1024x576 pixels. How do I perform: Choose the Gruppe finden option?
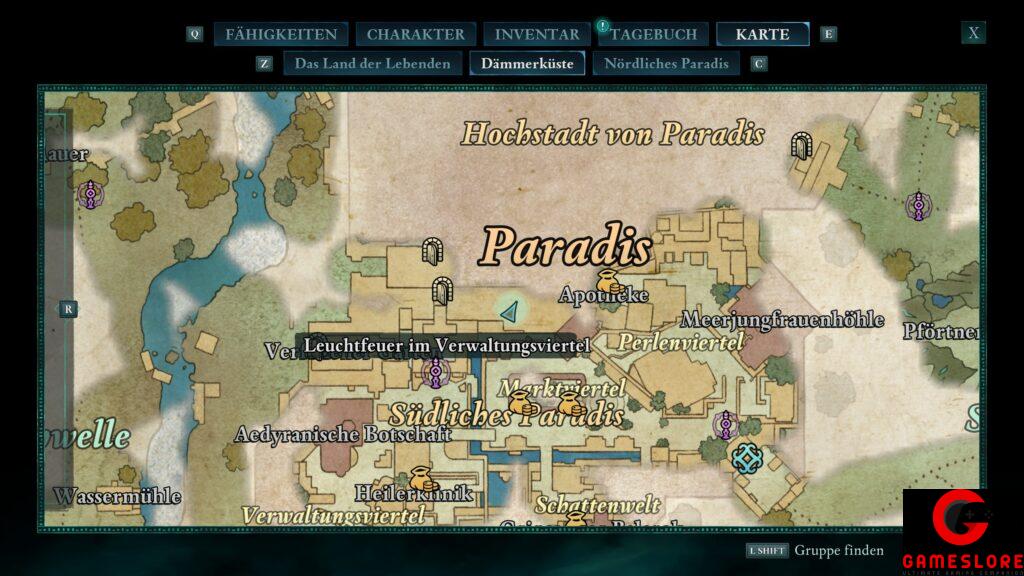(x=838, y=550)
